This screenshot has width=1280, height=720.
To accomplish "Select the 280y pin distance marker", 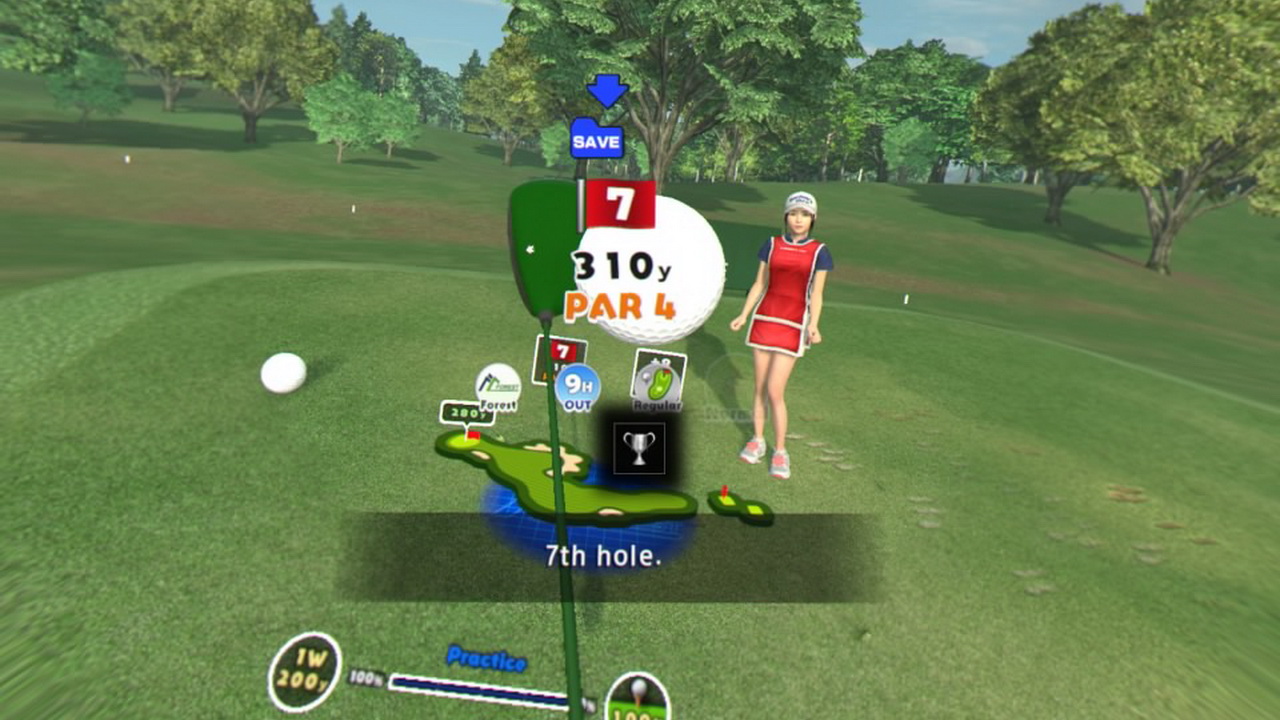I will click(466, 411).
